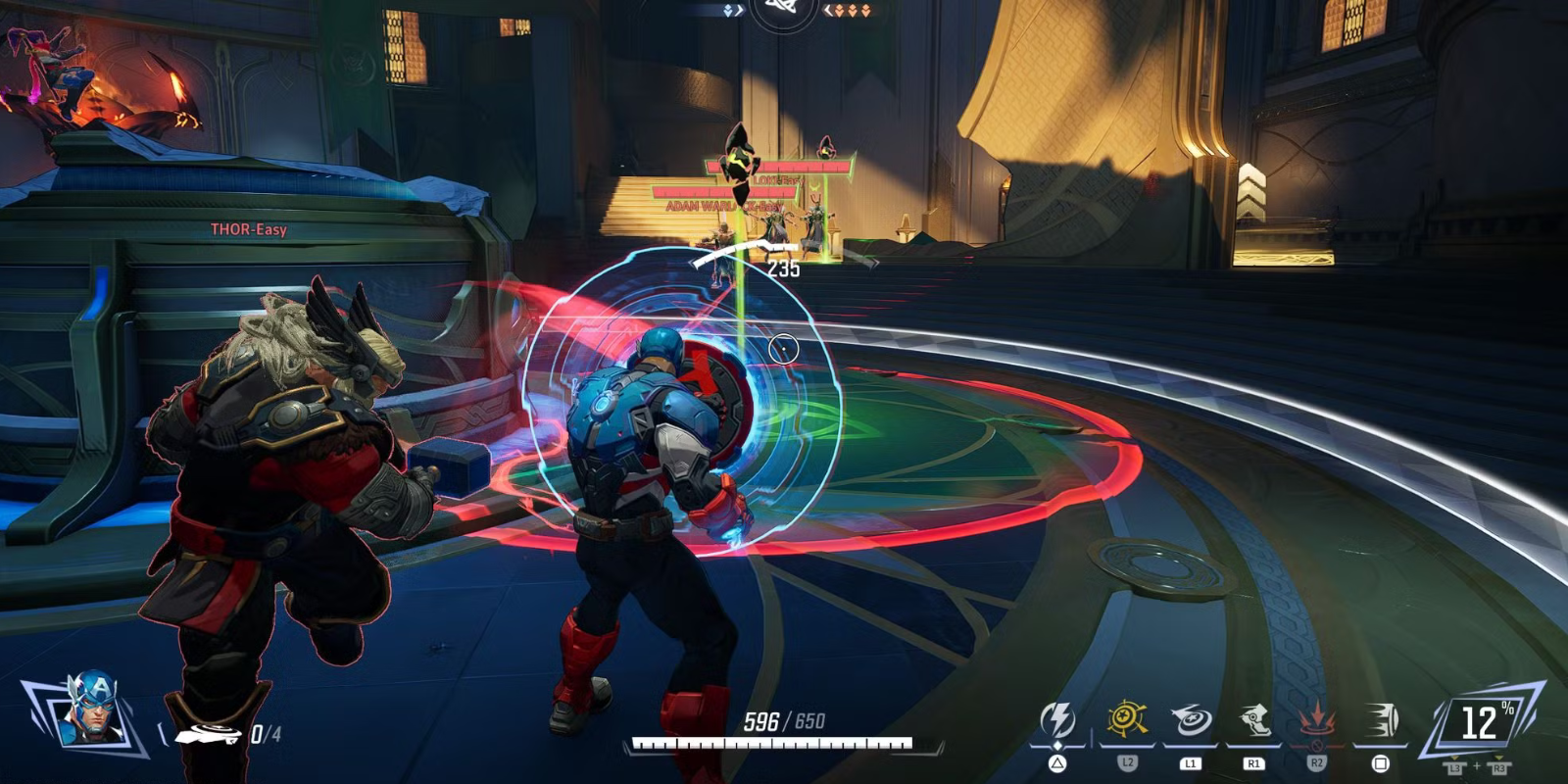
Task: Click the objective emblem at top center
Action: [x=783, y=10]
